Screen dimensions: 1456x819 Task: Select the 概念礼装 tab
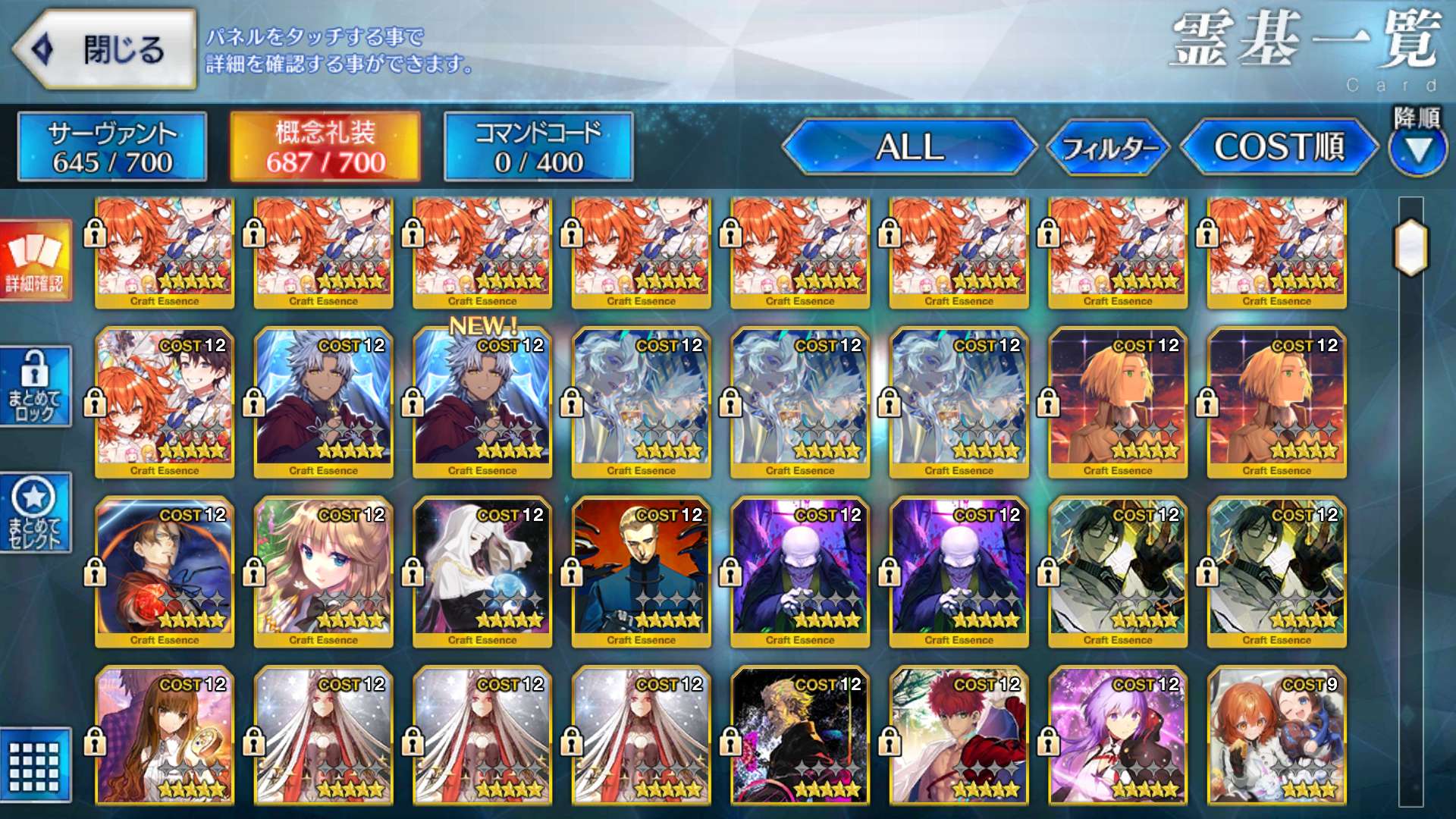point(325,147)
